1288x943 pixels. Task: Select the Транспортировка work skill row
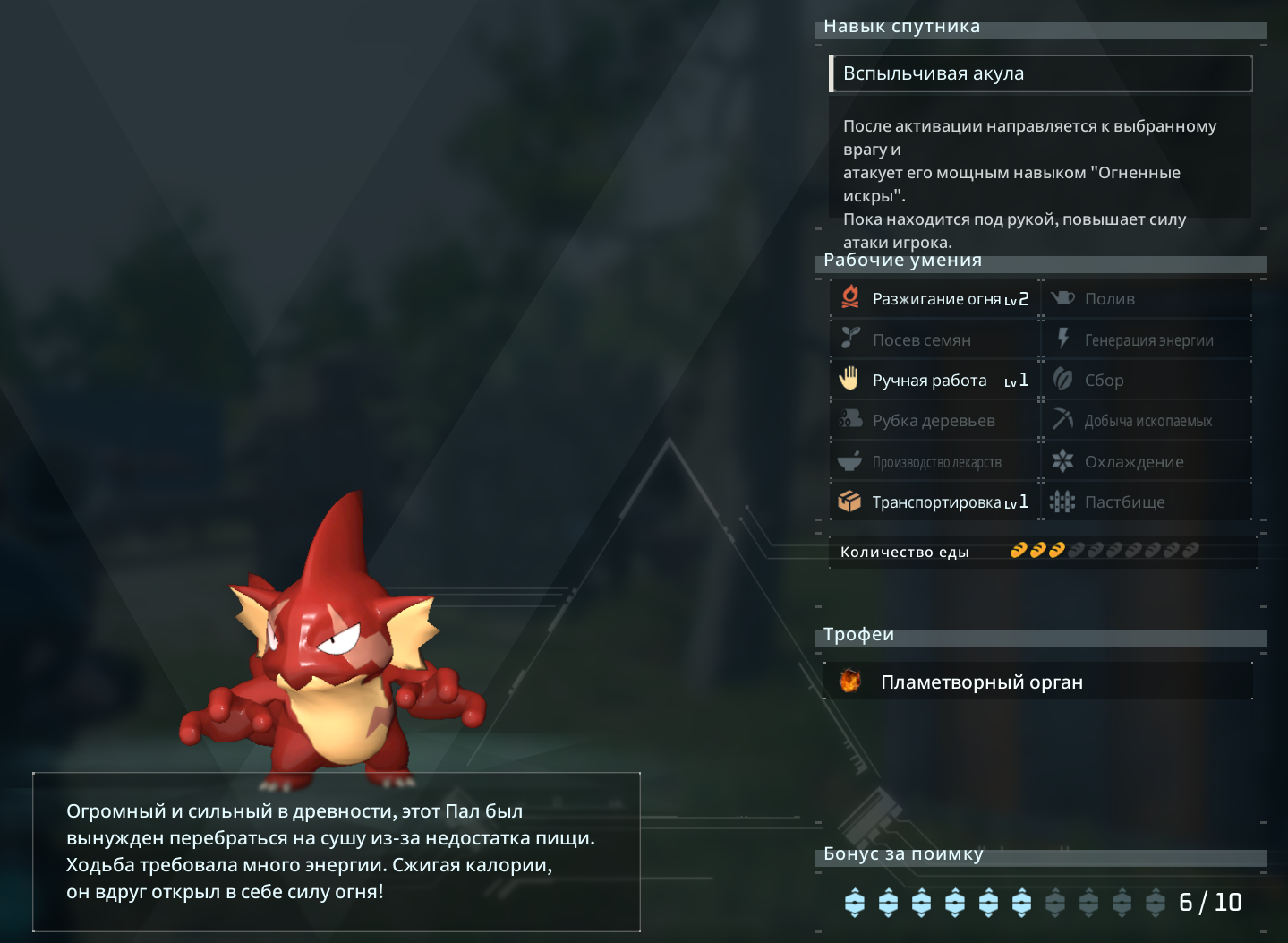pos(935,502)
